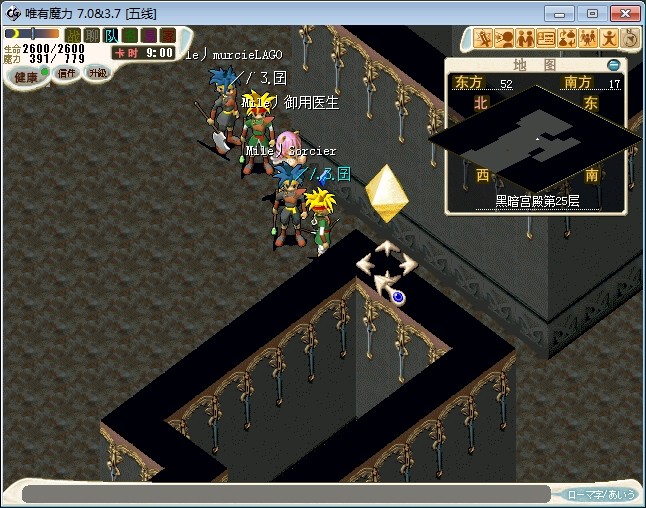This screenshot has width=646, height=508.
Task: Activate the two-person party icon
Action: tap(525, 39)
